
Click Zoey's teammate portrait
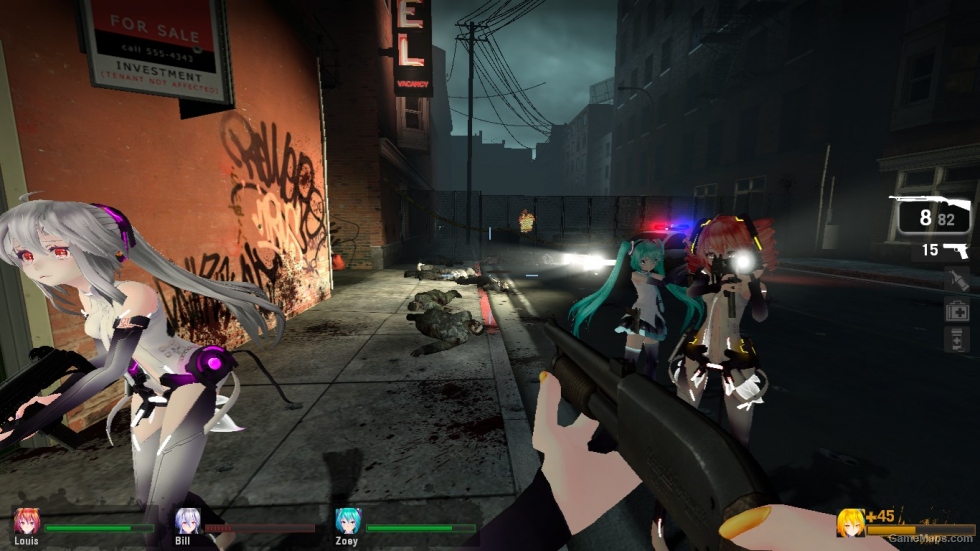click(348, 521)
